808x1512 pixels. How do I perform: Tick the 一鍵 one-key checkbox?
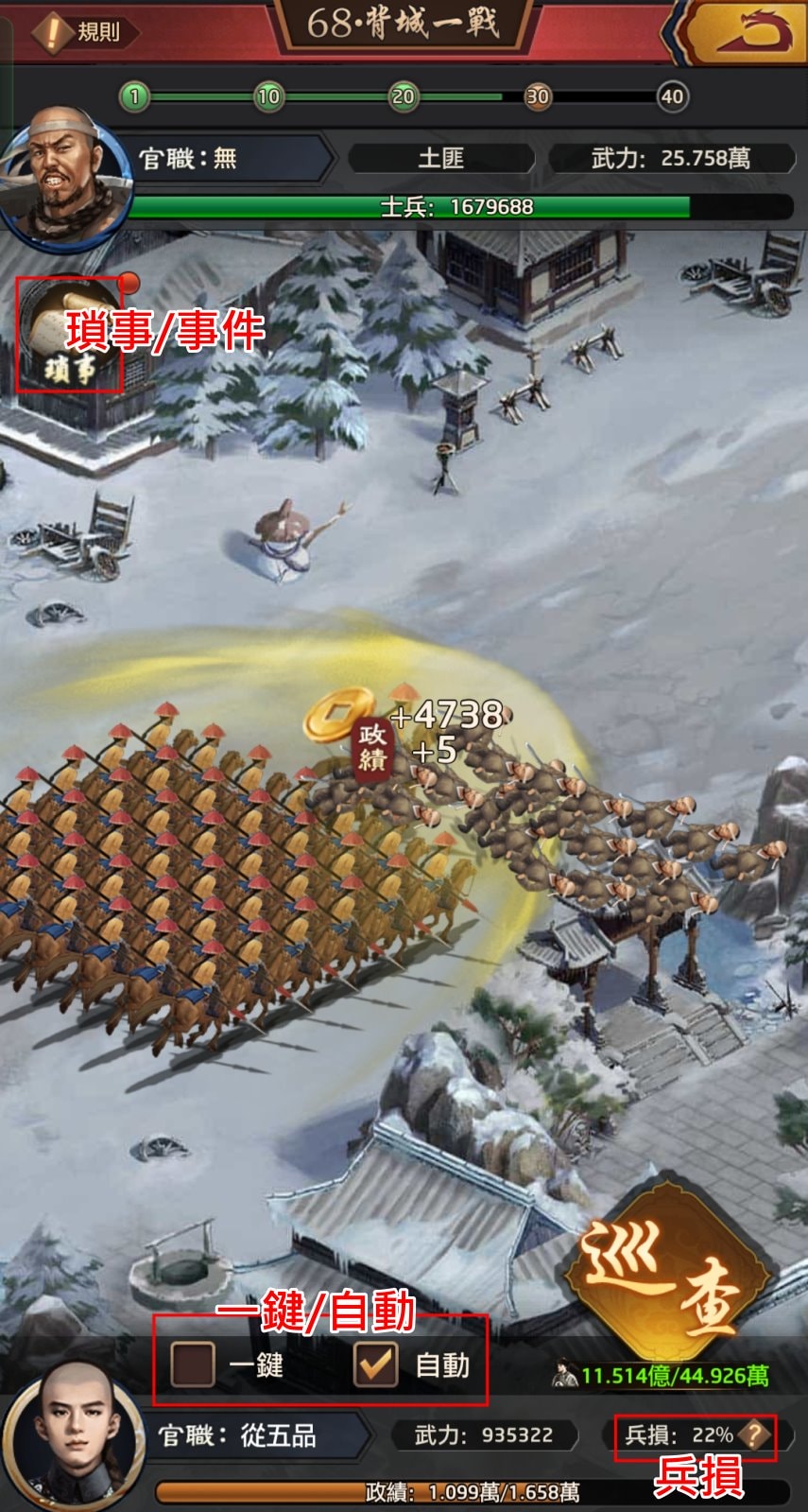click(193, 1364)
